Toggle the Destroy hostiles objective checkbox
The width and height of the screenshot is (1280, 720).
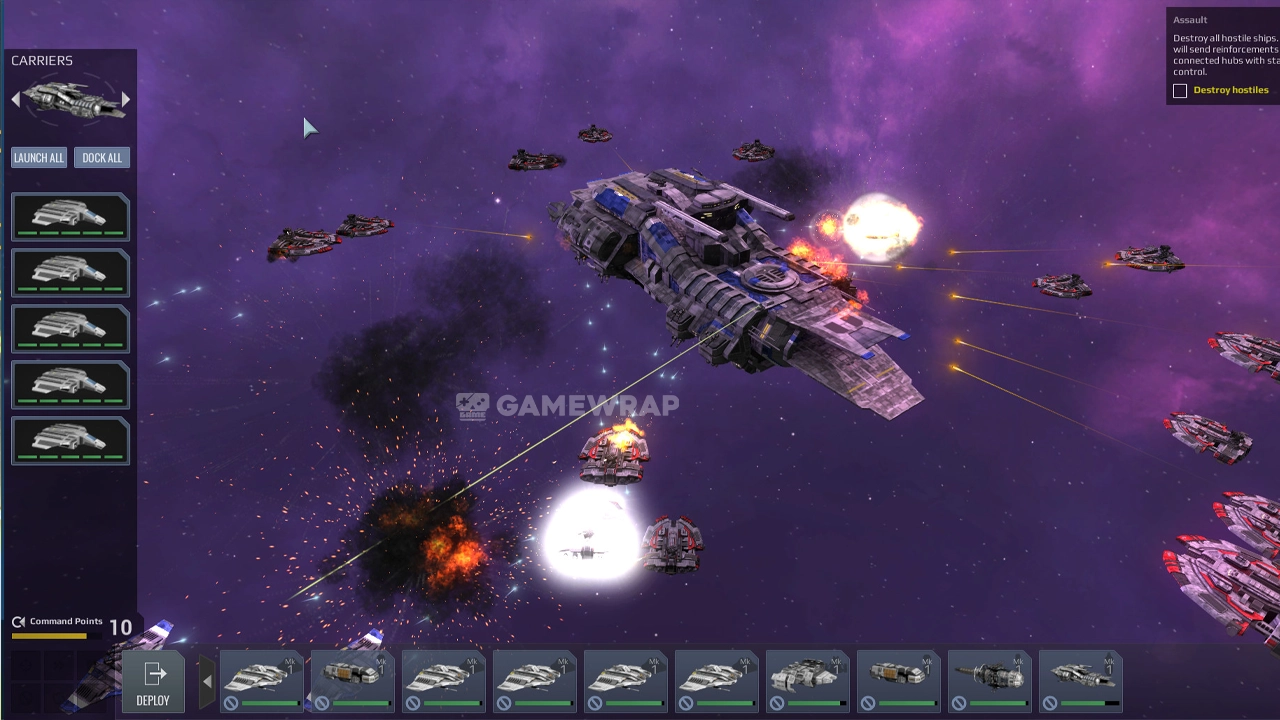(x=1180, y=91)
